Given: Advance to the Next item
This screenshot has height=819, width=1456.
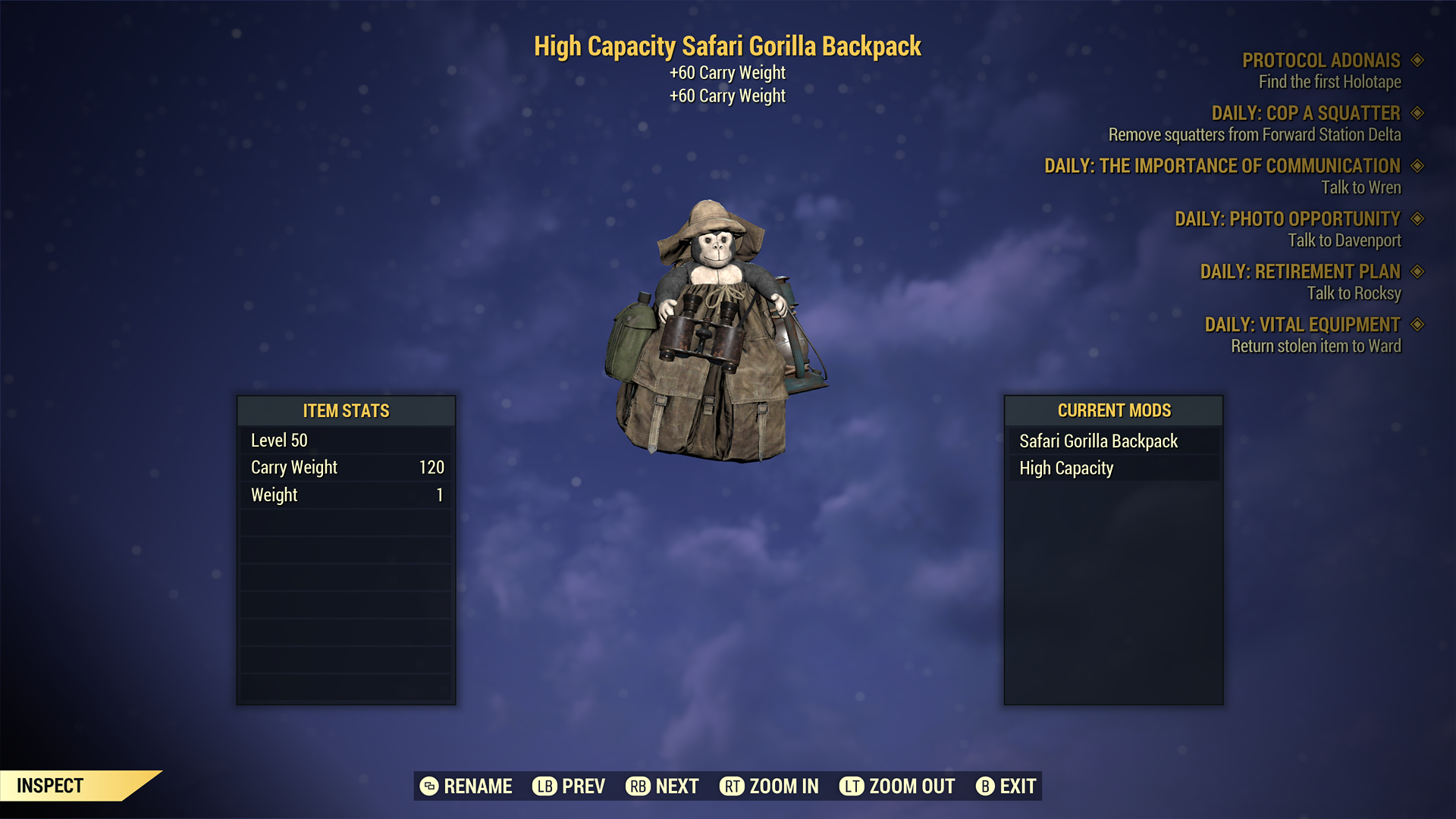Looking at the screenshot, I should click(x=662, y=786).
